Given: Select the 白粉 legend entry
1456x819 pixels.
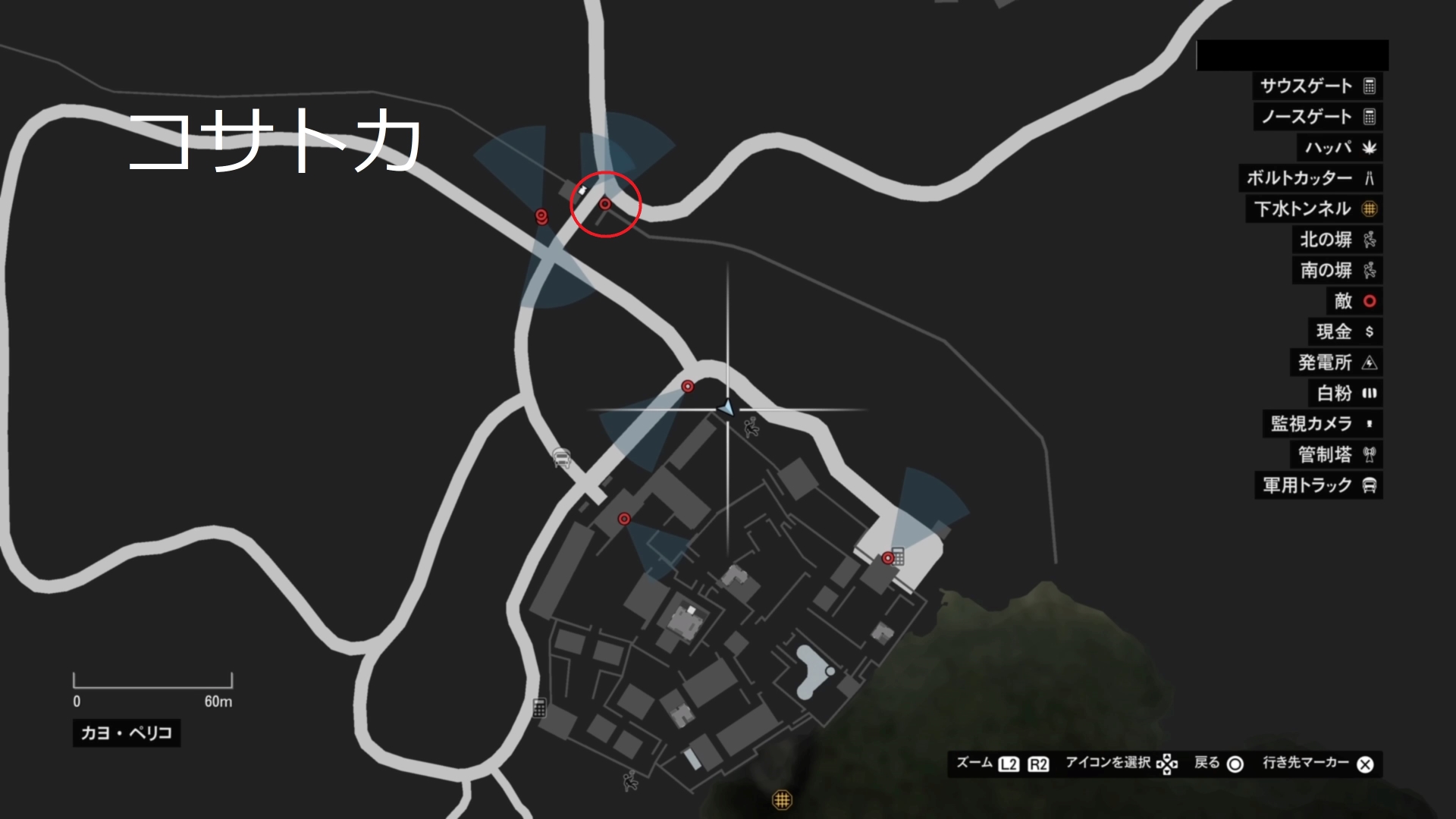Looking at the screenshot, I should pos(1346,393).
